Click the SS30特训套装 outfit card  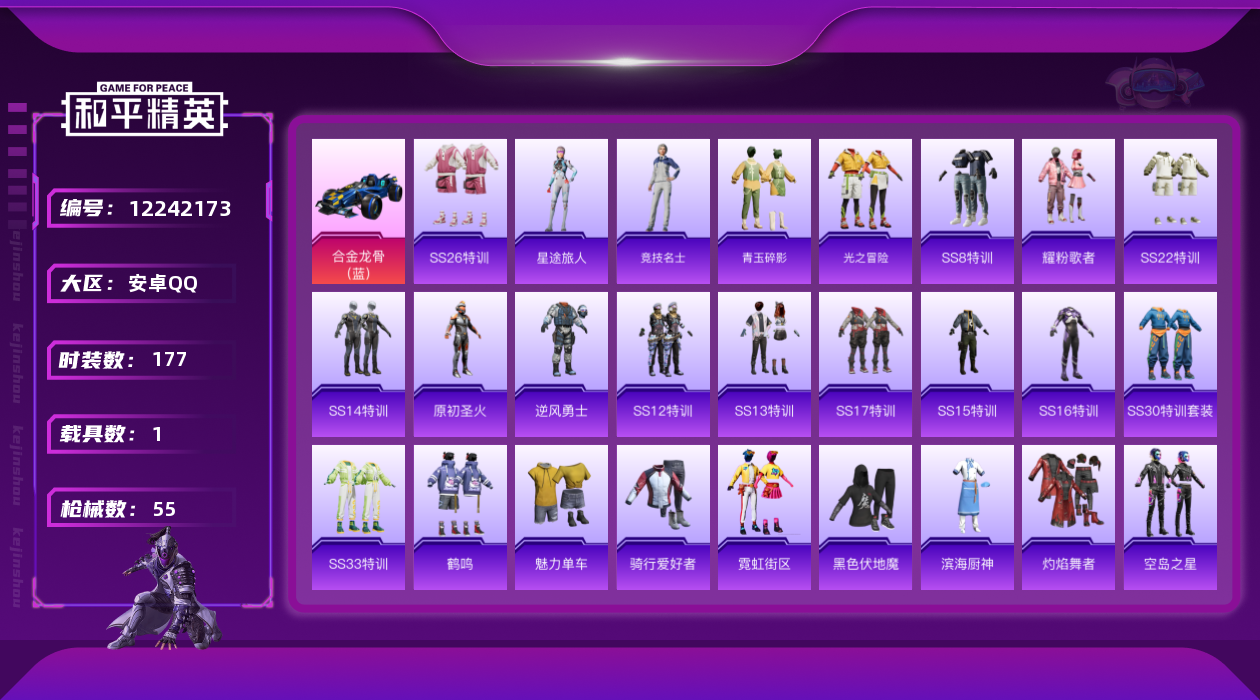[1170, 364]
